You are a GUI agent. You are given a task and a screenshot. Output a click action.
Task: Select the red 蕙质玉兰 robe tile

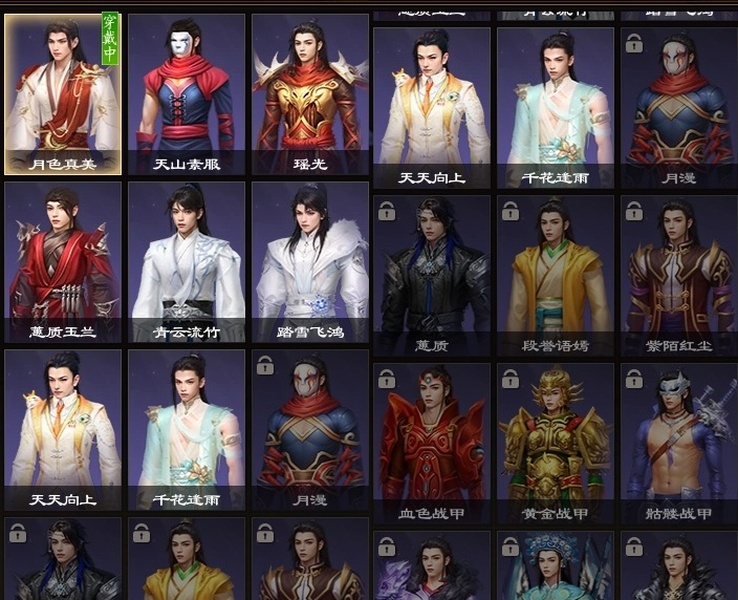coord(62,261)
